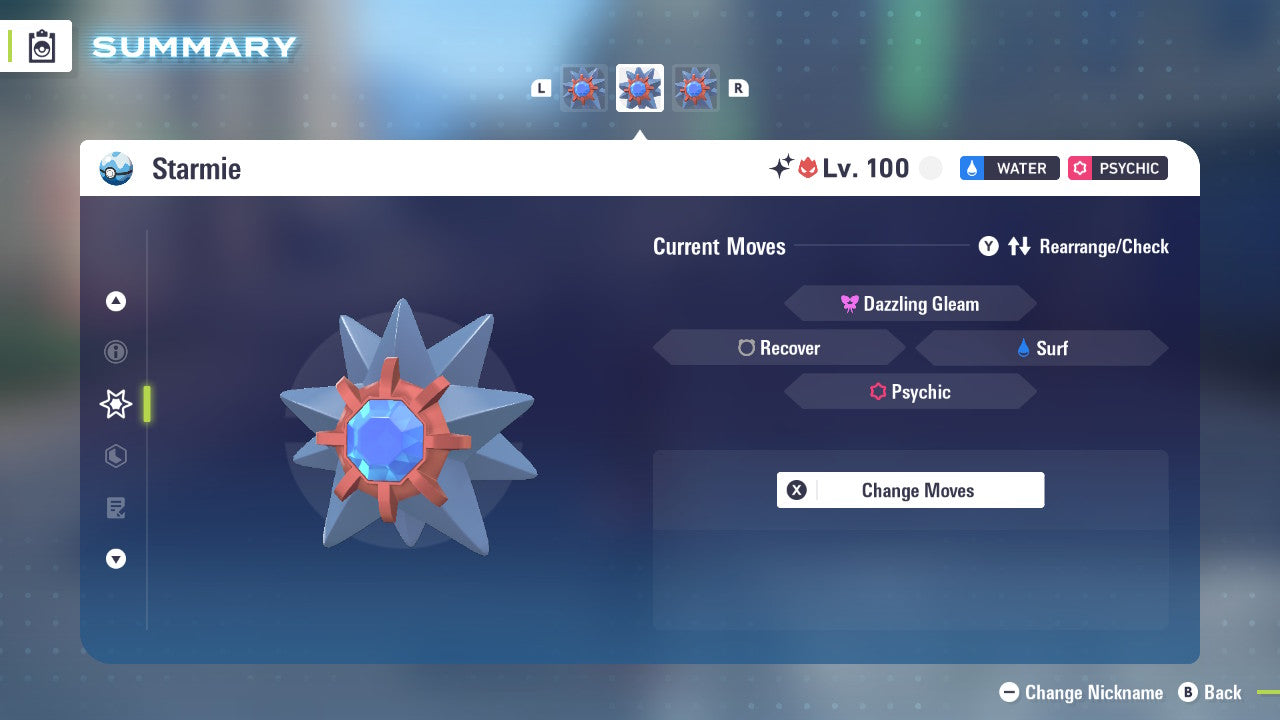The image size is (1280, 720).
Task: Click the WATER type badge
Action: [x=1009, y=168]
